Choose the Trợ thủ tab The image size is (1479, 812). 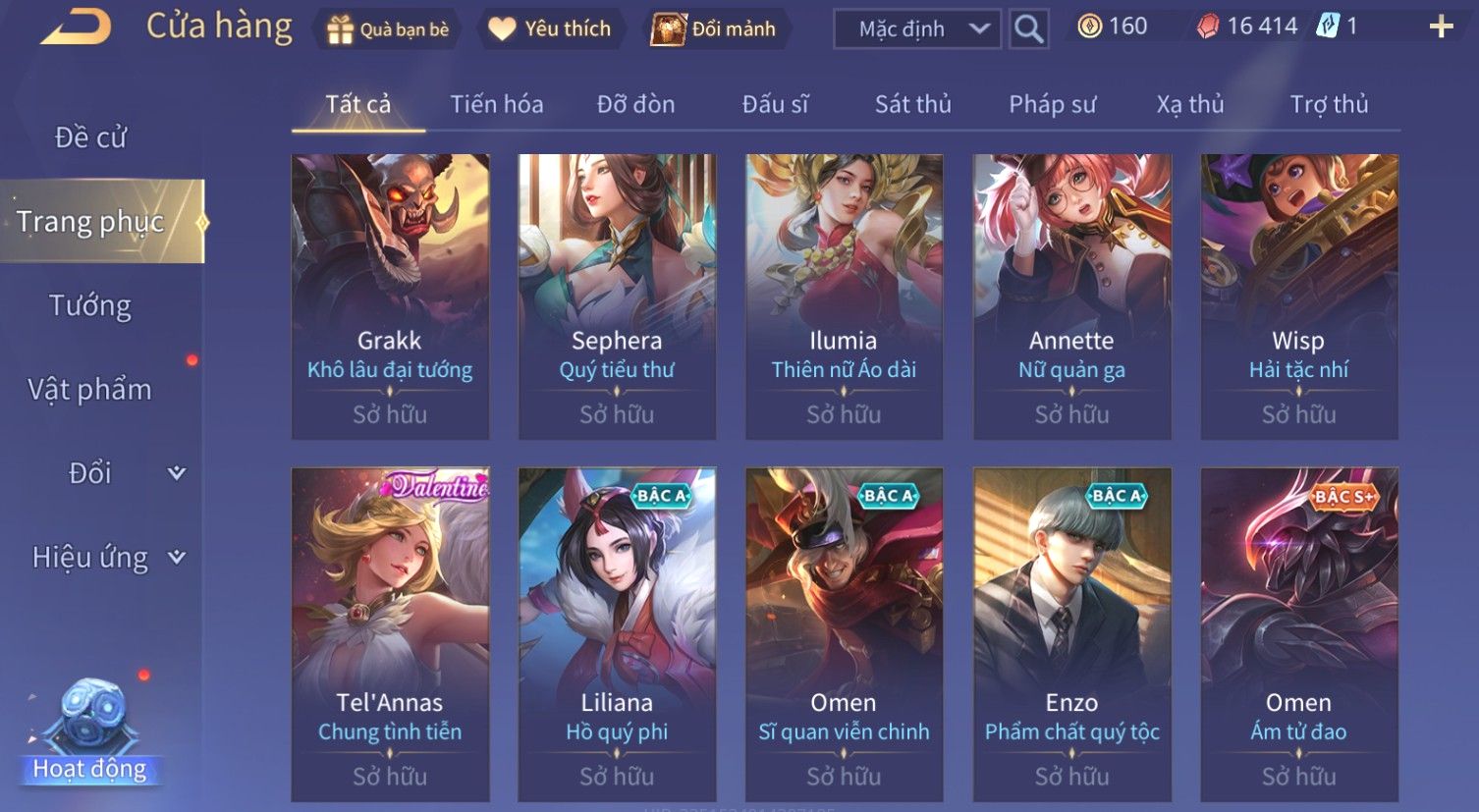(1329, 104)
